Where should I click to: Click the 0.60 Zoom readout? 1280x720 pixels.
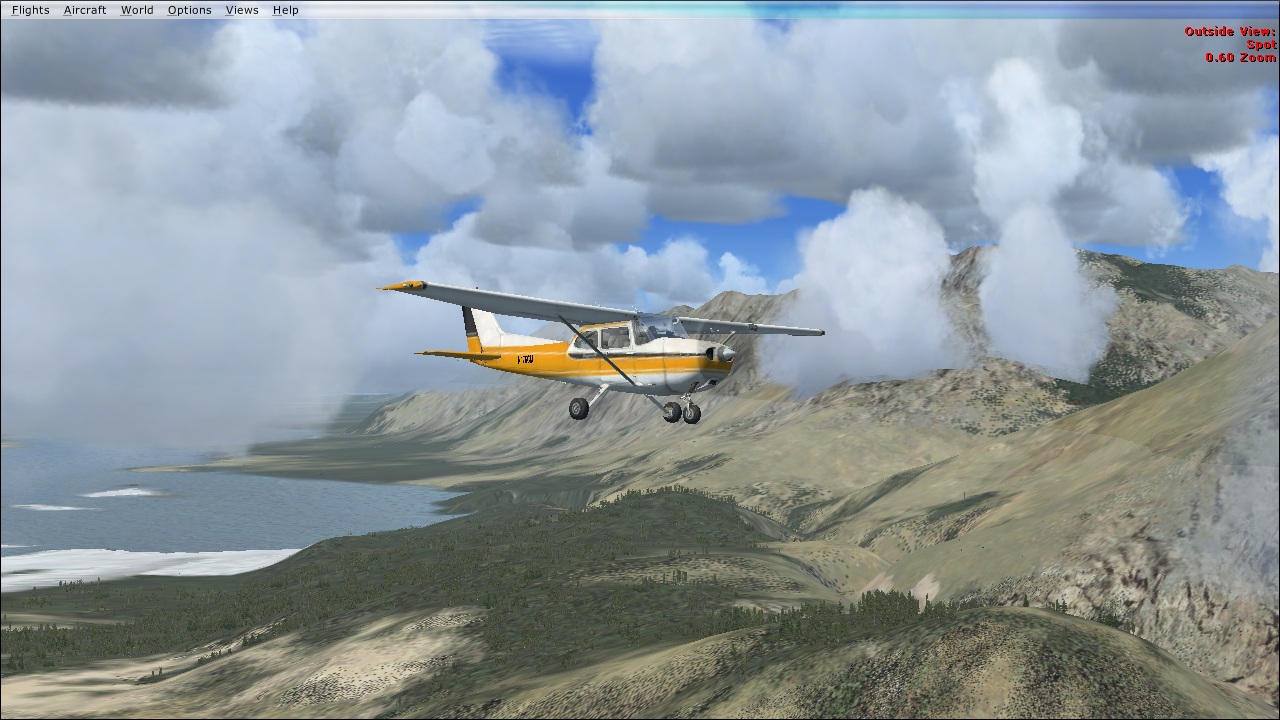(x=1238, y=58)
